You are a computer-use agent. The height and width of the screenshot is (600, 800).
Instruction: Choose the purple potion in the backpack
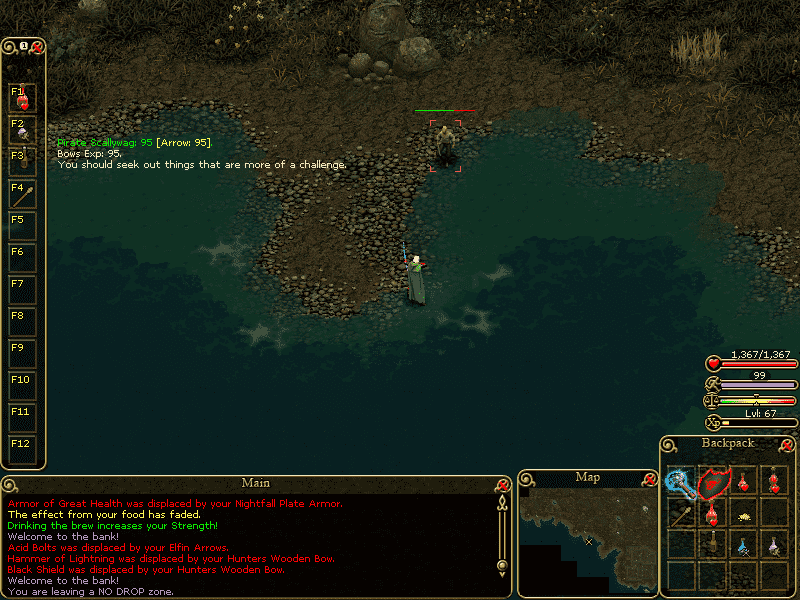[773, 546]
